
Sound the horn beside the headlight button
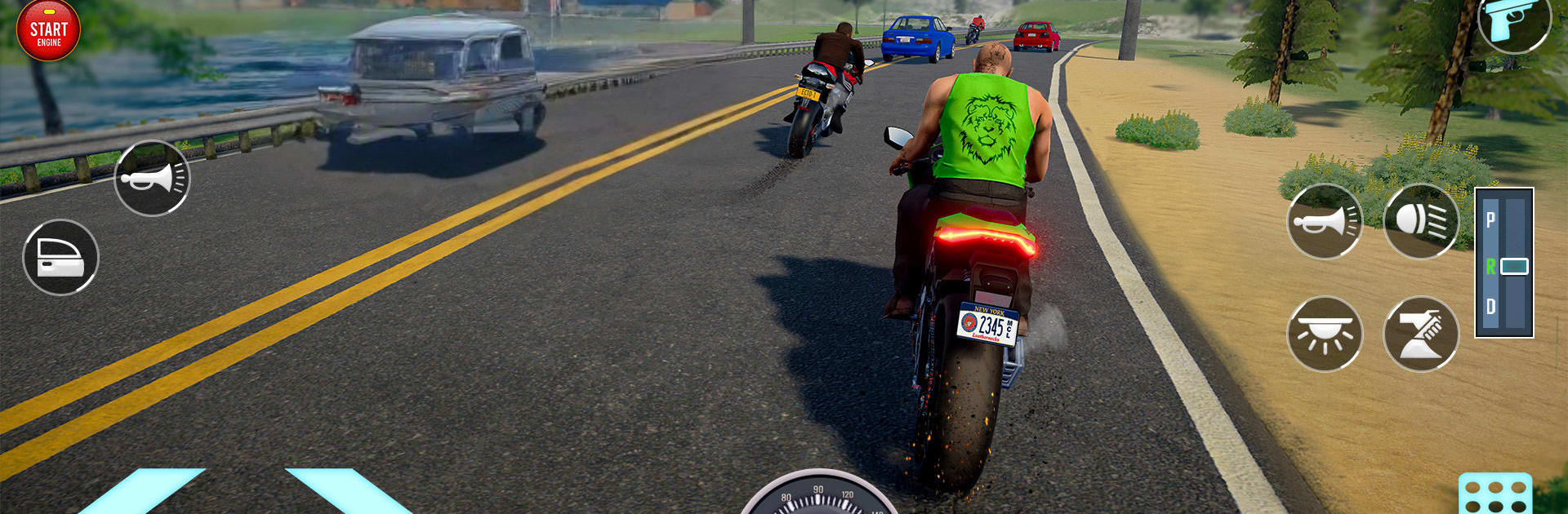point(1325,222)
